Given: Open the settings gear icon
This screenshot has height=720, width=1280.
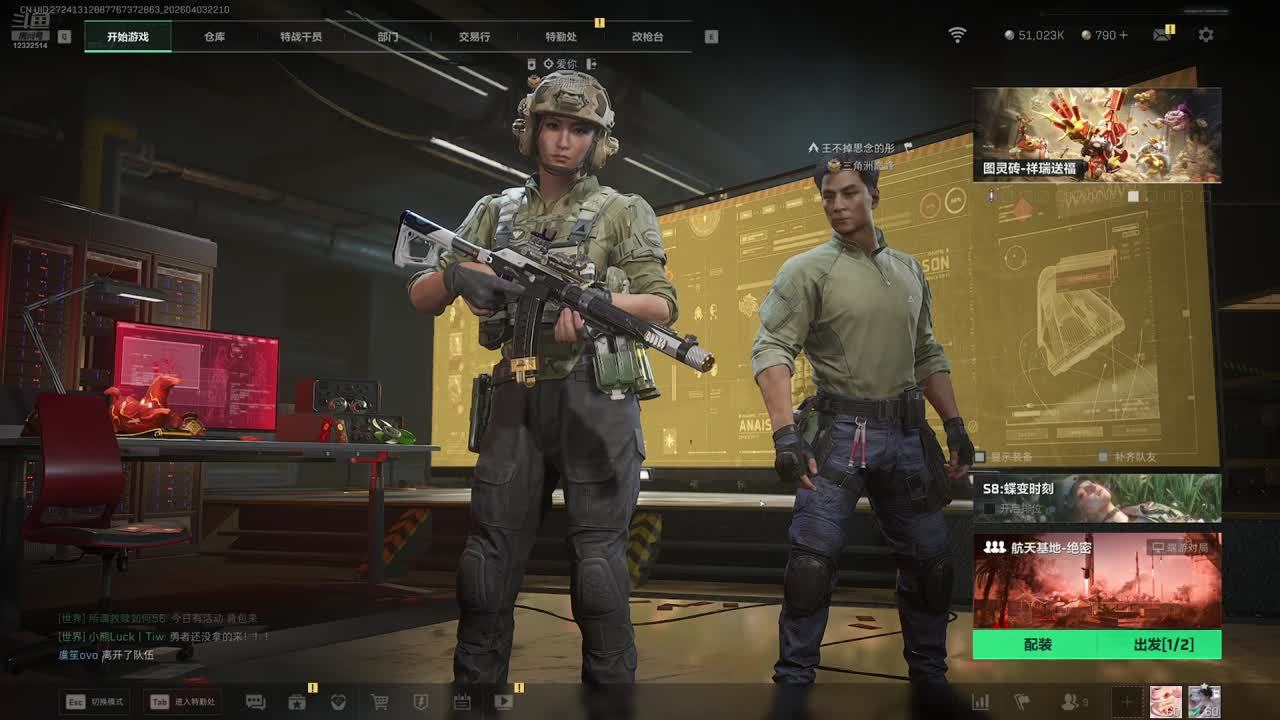Looking at the screenshot, I should [1206, 35].
